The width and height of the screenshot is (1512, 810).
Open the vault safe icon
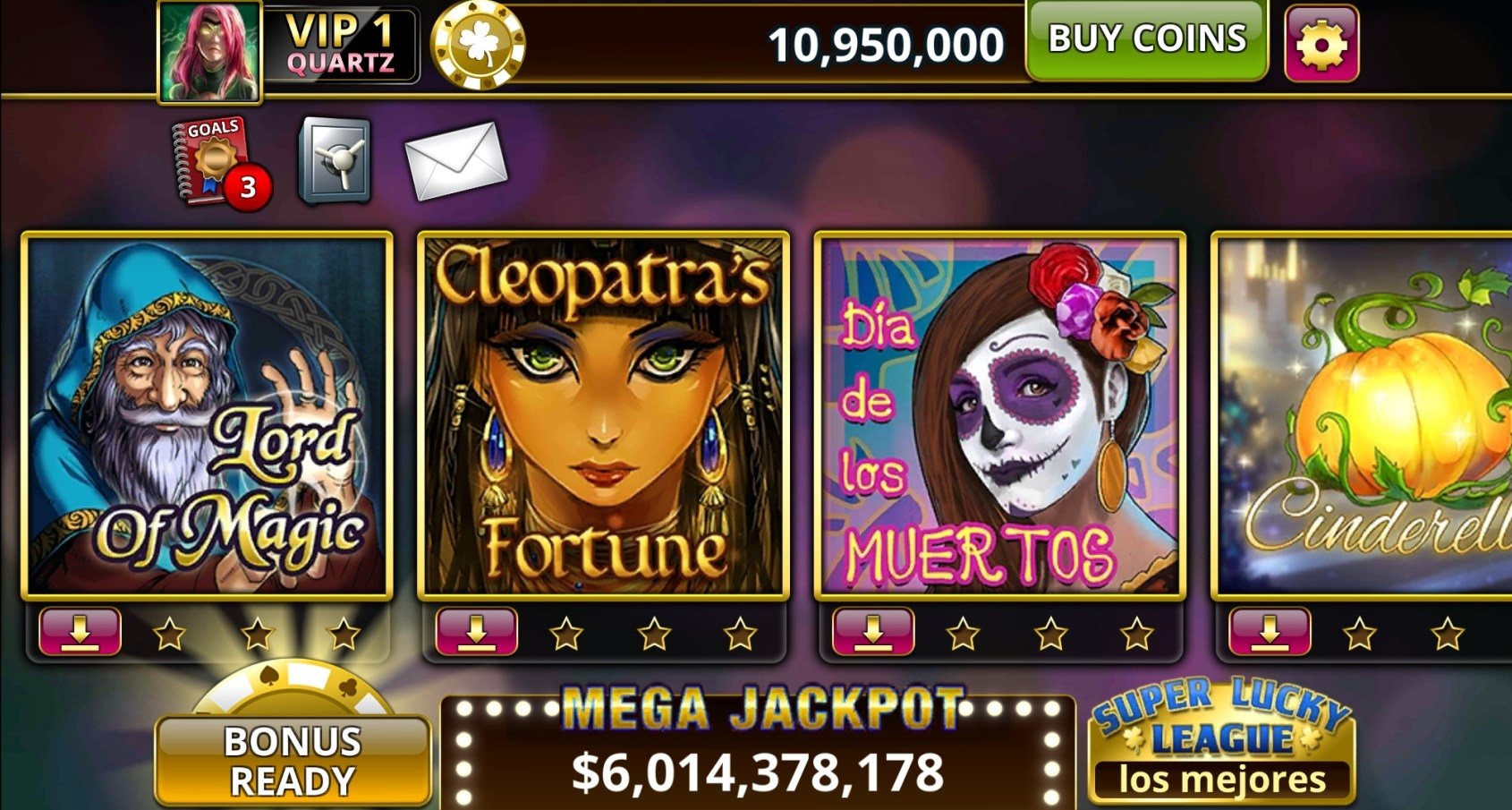tap(335, 161)
